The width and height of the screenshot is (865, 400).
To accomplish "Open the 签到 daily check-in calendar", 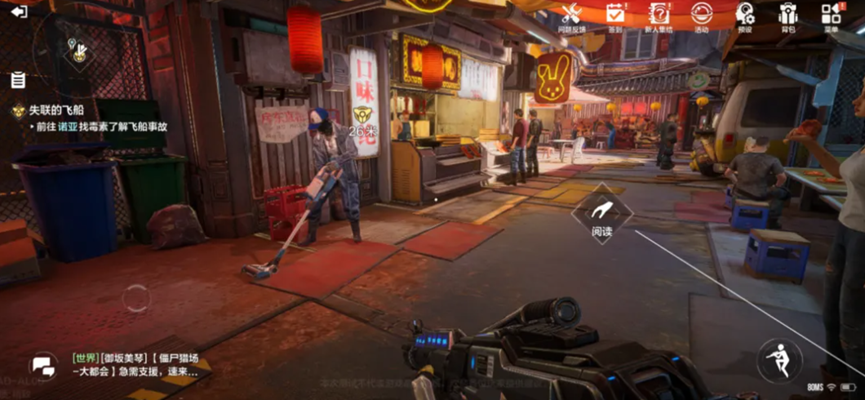I will point(615,15).
